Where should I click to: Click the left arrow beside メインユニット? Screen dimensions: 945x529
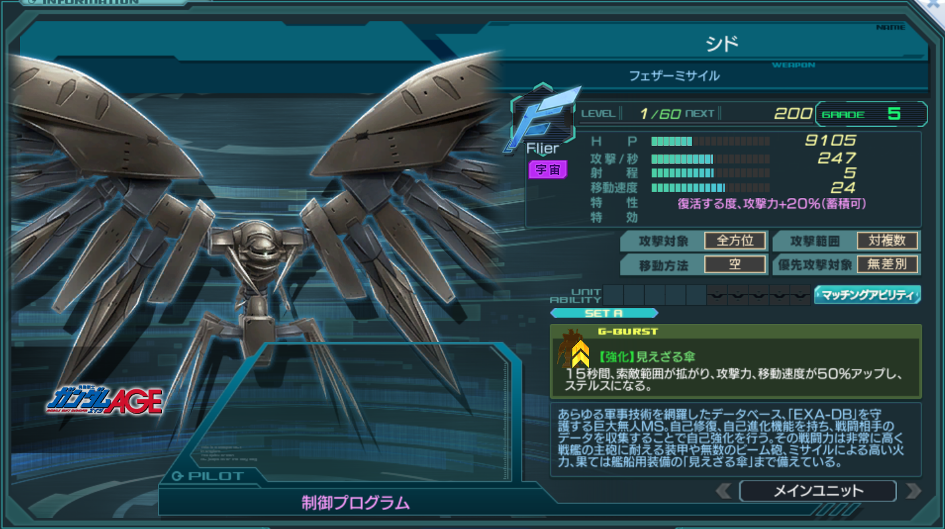[x=723, y=491]
